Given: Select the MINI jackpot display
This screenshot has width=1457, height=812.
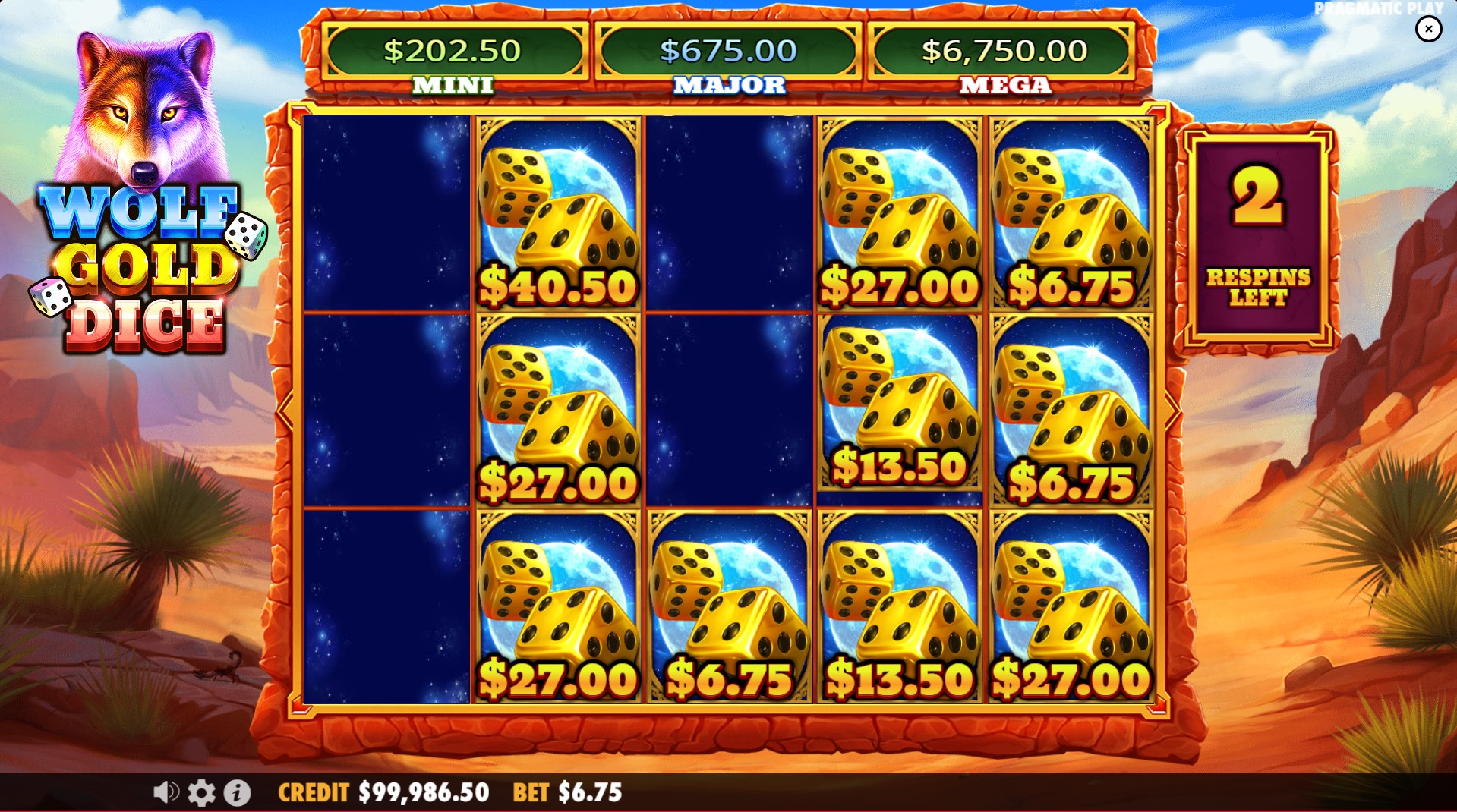Looking at the screenshot, I should pyautogui.click(x=453, y=50).
